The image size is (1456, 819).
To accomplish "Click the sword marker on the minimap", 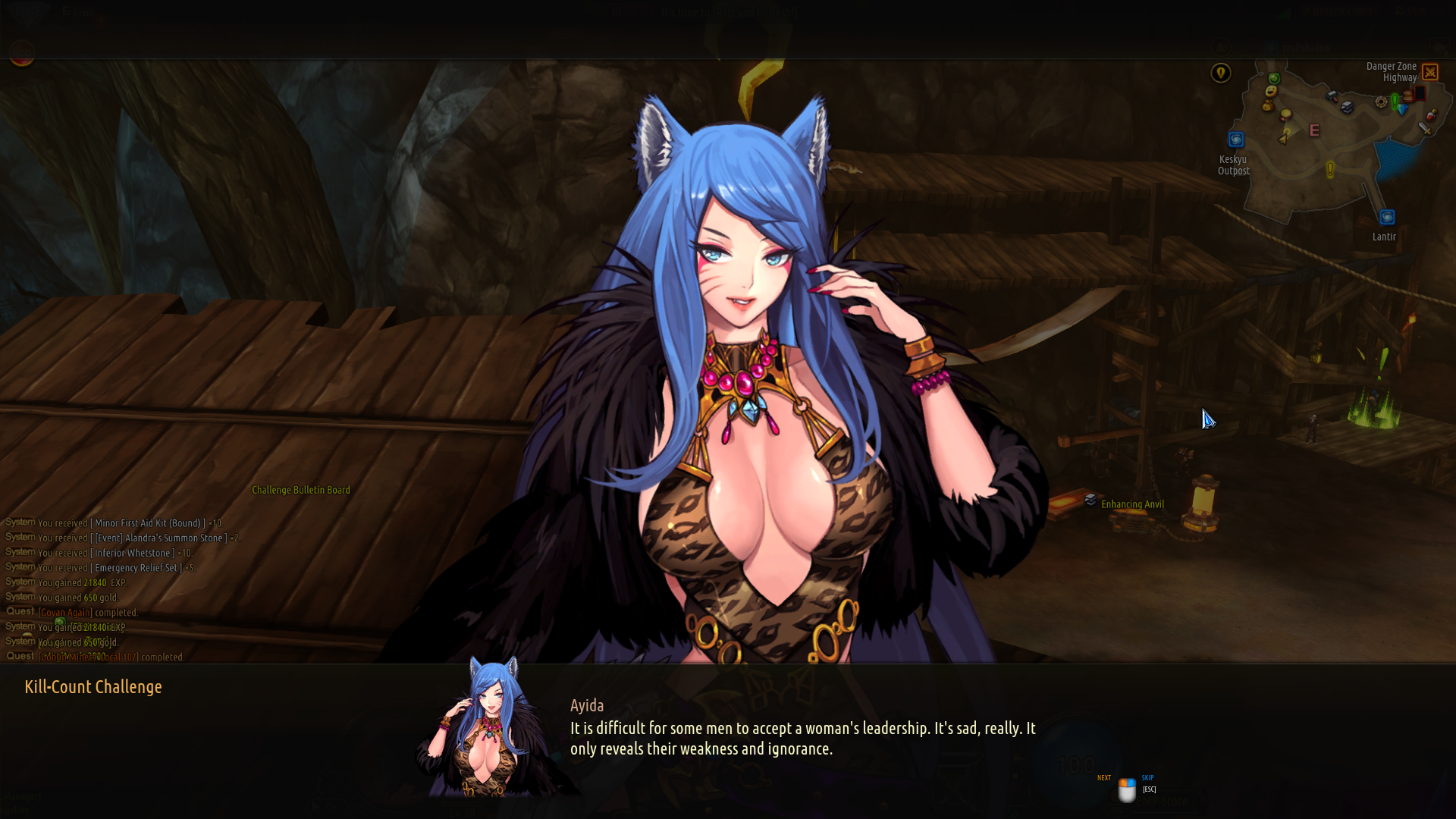I will click(1425, 129).
